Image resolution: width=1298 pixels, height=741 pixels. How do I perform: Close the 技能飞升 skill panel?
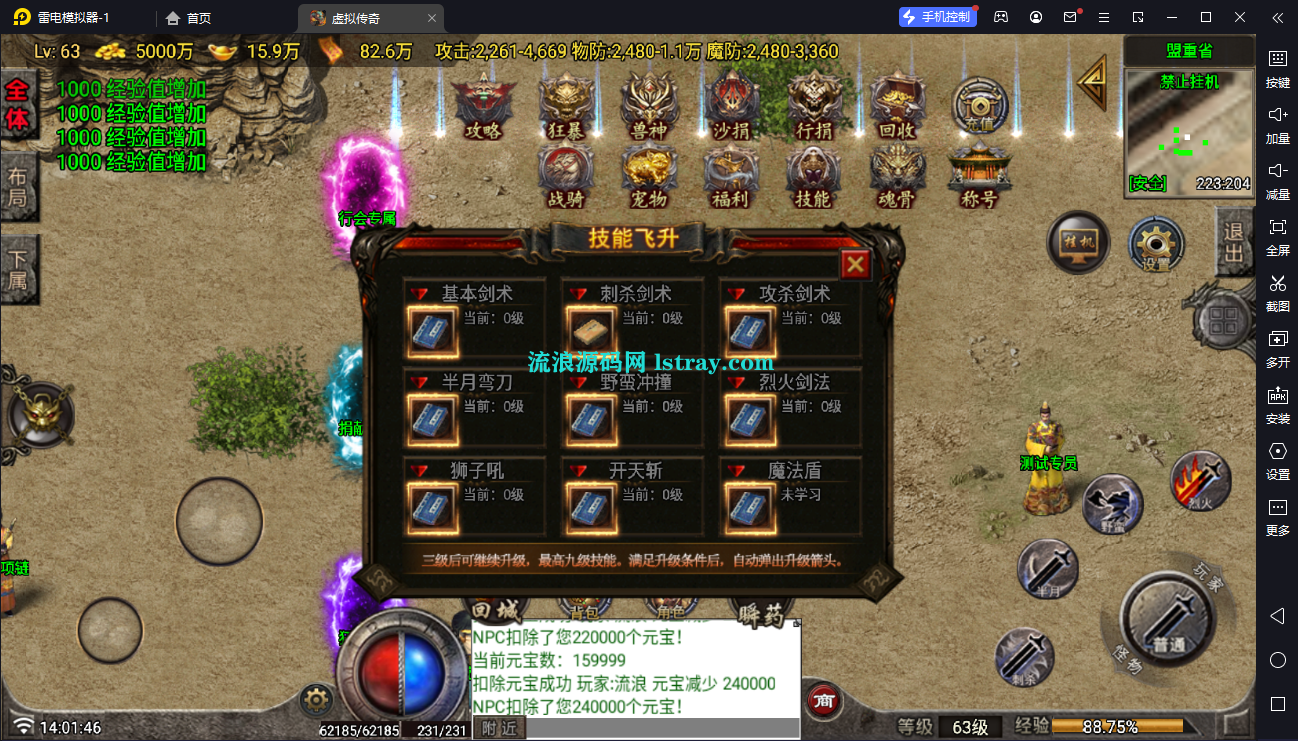click(x=855, y=265)
